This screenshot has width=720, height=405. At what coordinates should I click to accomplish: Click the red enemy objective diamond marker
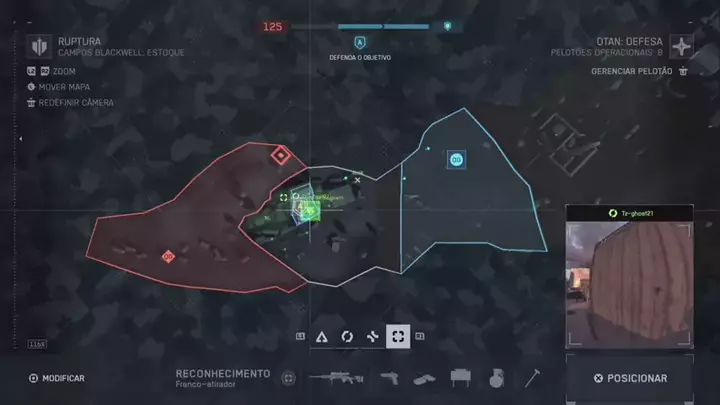click(x=281, y=155)
